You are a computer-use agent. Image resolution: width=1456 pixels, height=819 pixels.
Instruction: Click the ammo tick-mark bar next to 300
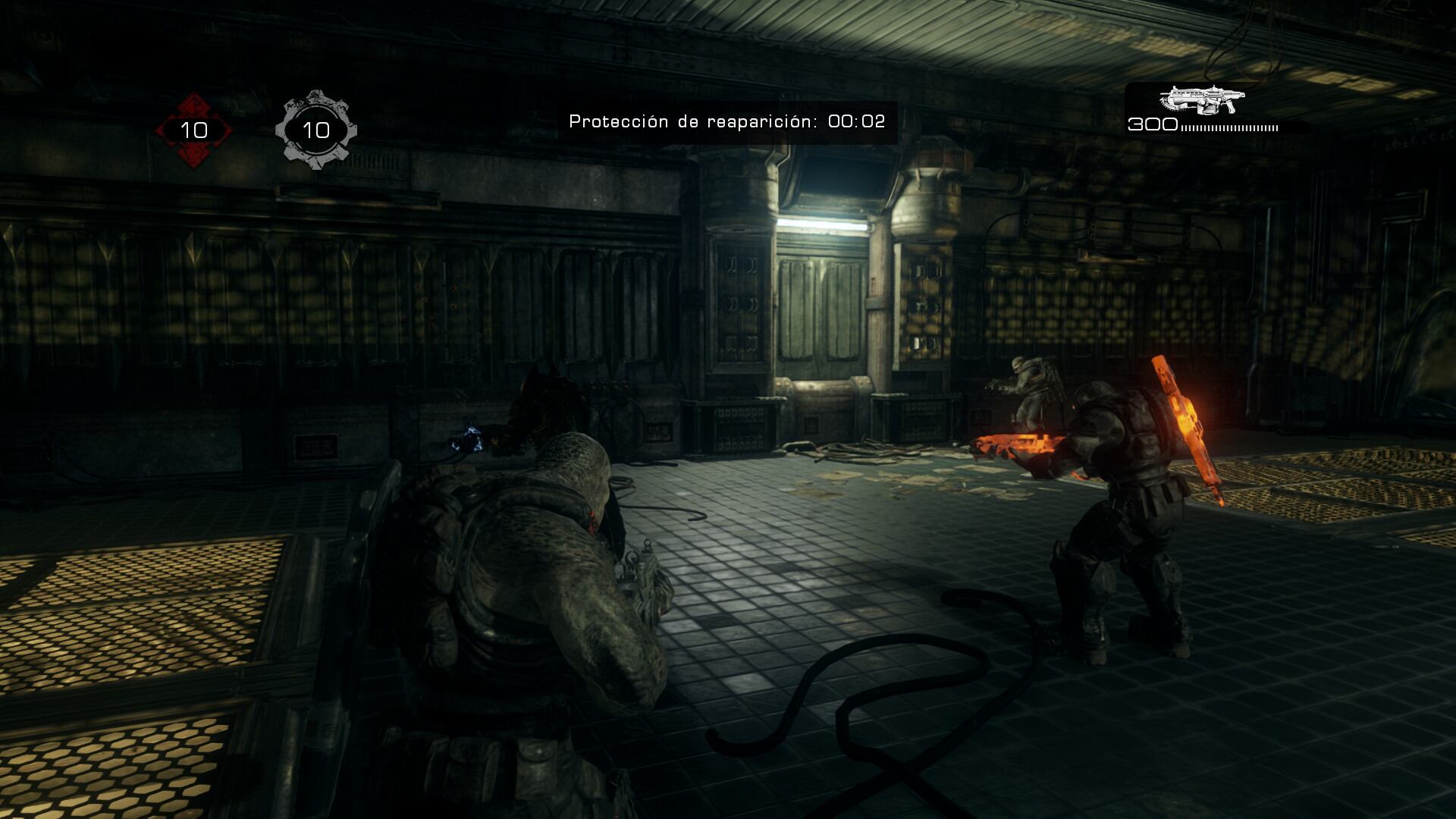1228,129
